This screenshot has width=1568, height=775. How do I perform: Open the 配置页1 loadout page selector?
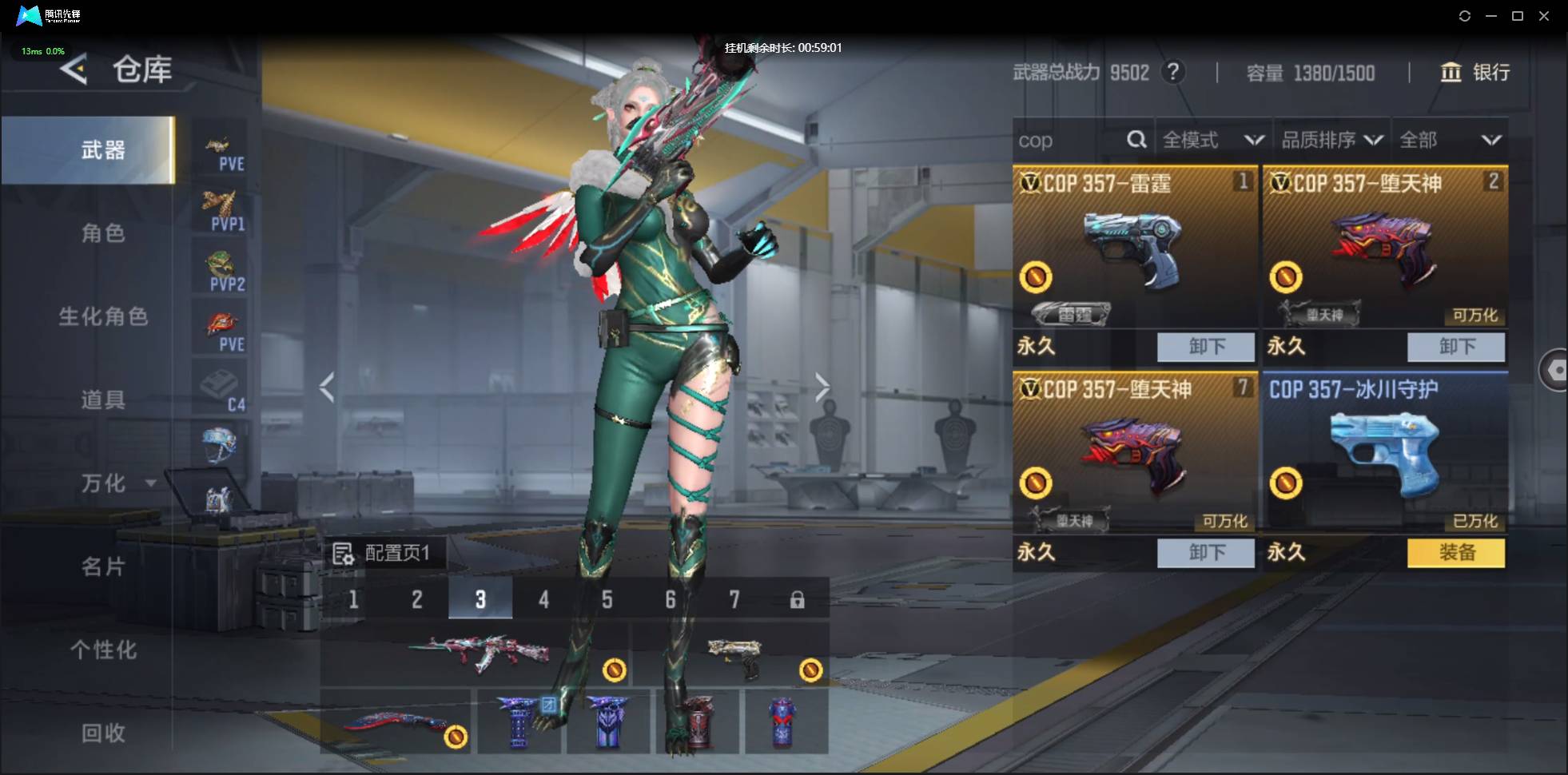tap(384, 553)
